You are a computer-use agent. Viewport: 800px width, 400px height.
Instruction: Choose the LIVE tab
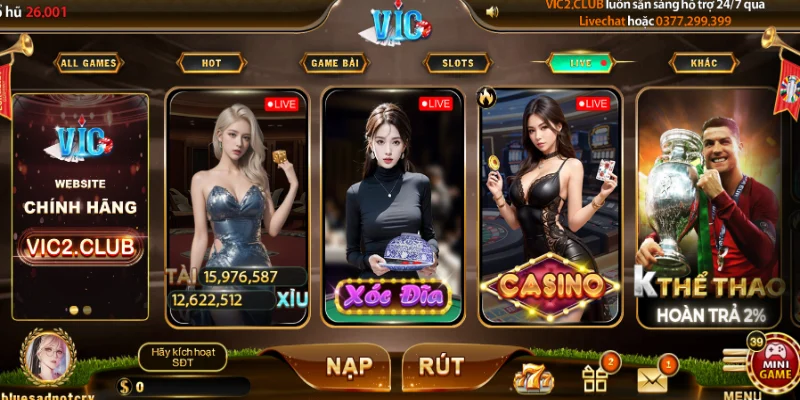582,63
